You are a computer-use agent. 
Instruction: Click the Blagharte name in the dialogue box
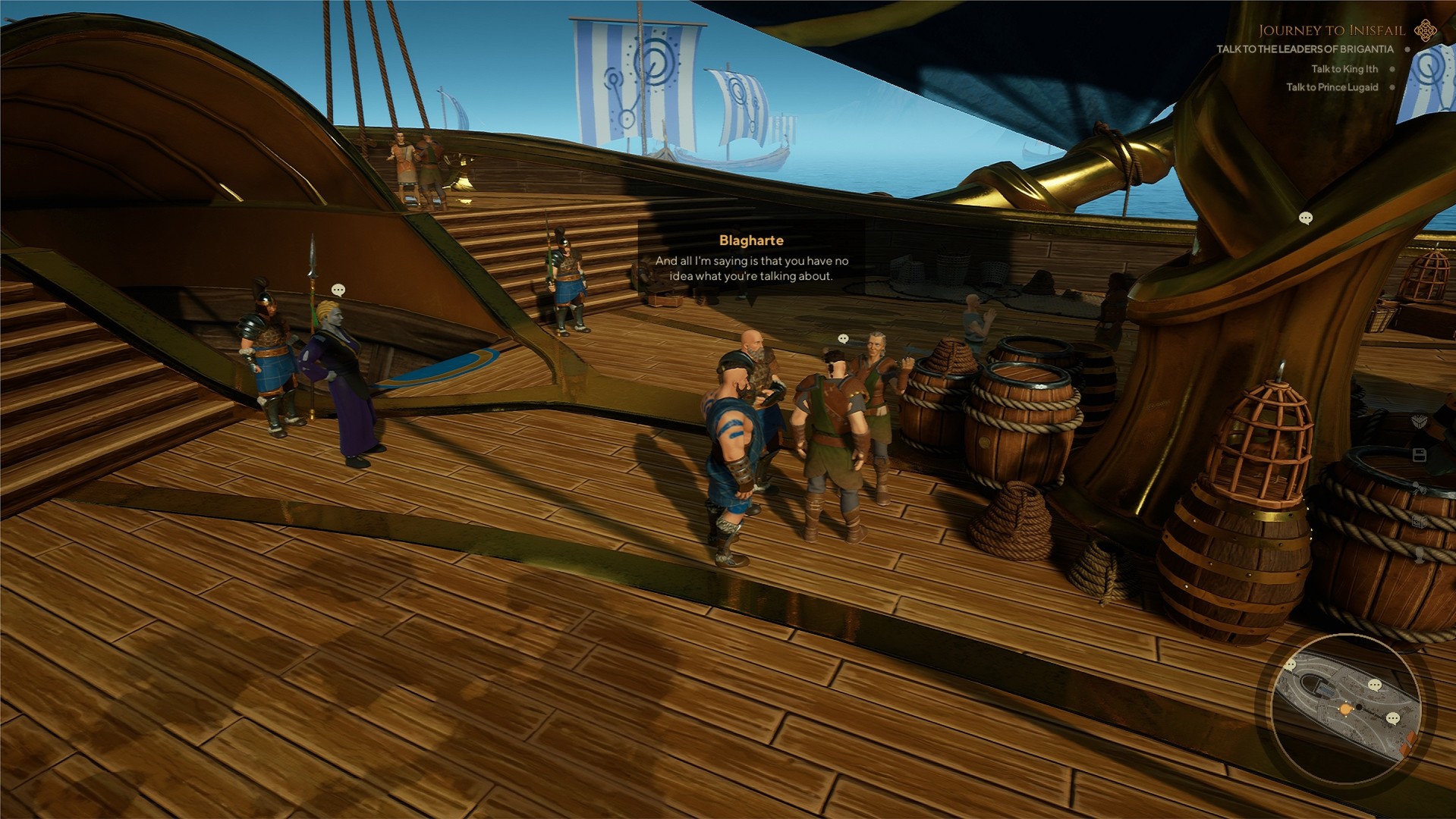coord(752,240)
